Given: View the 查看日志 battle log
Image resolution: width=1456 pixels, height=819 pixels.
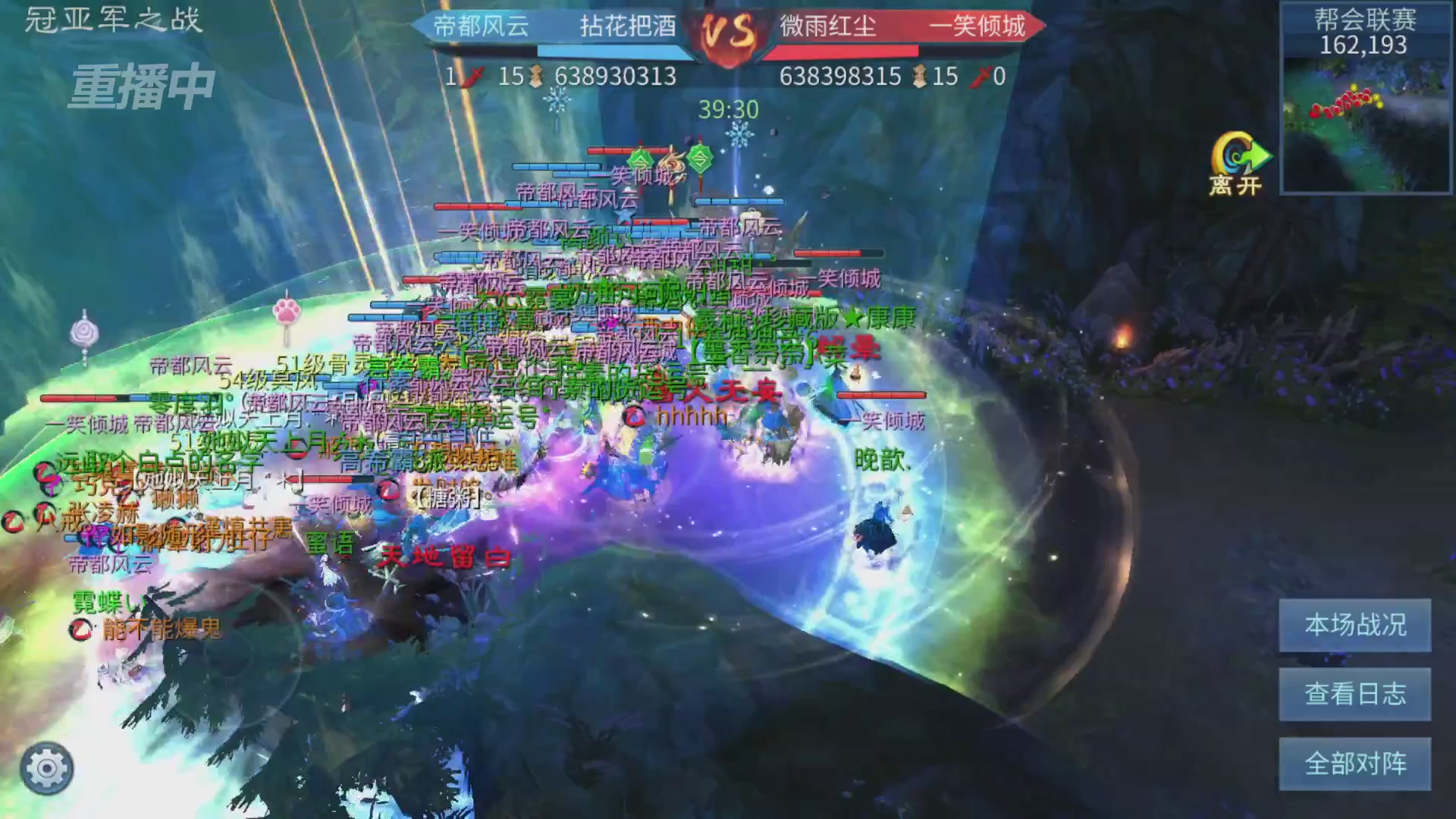Looking at the screenshot, I should [x=1354, y=694].
